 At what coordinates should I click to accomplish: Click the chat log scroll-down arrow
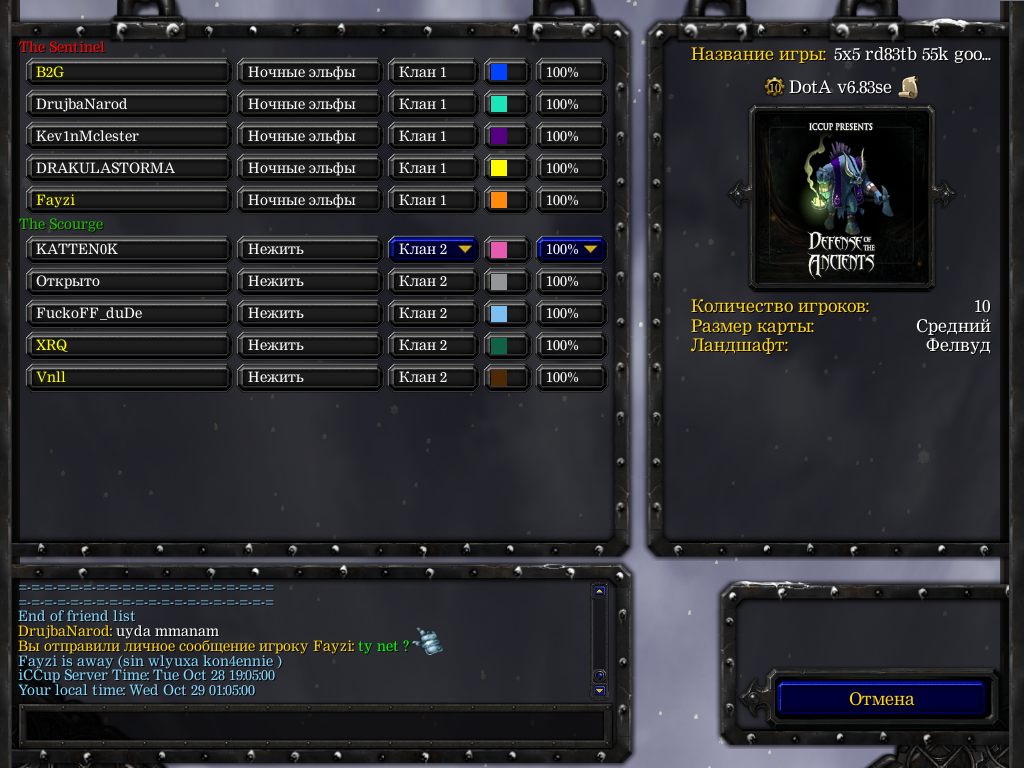coord(599,690)
